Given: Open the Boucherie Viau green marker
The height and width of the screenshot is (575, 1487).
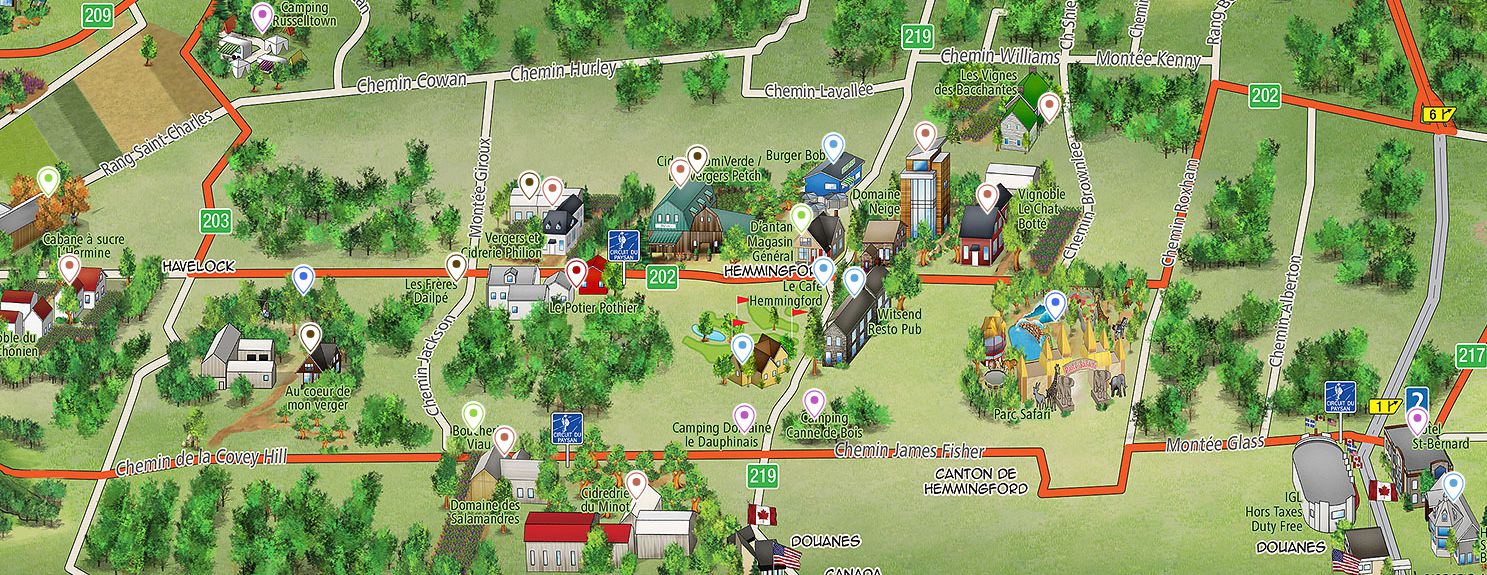Looking at the screenshot, I should (474, 415).
